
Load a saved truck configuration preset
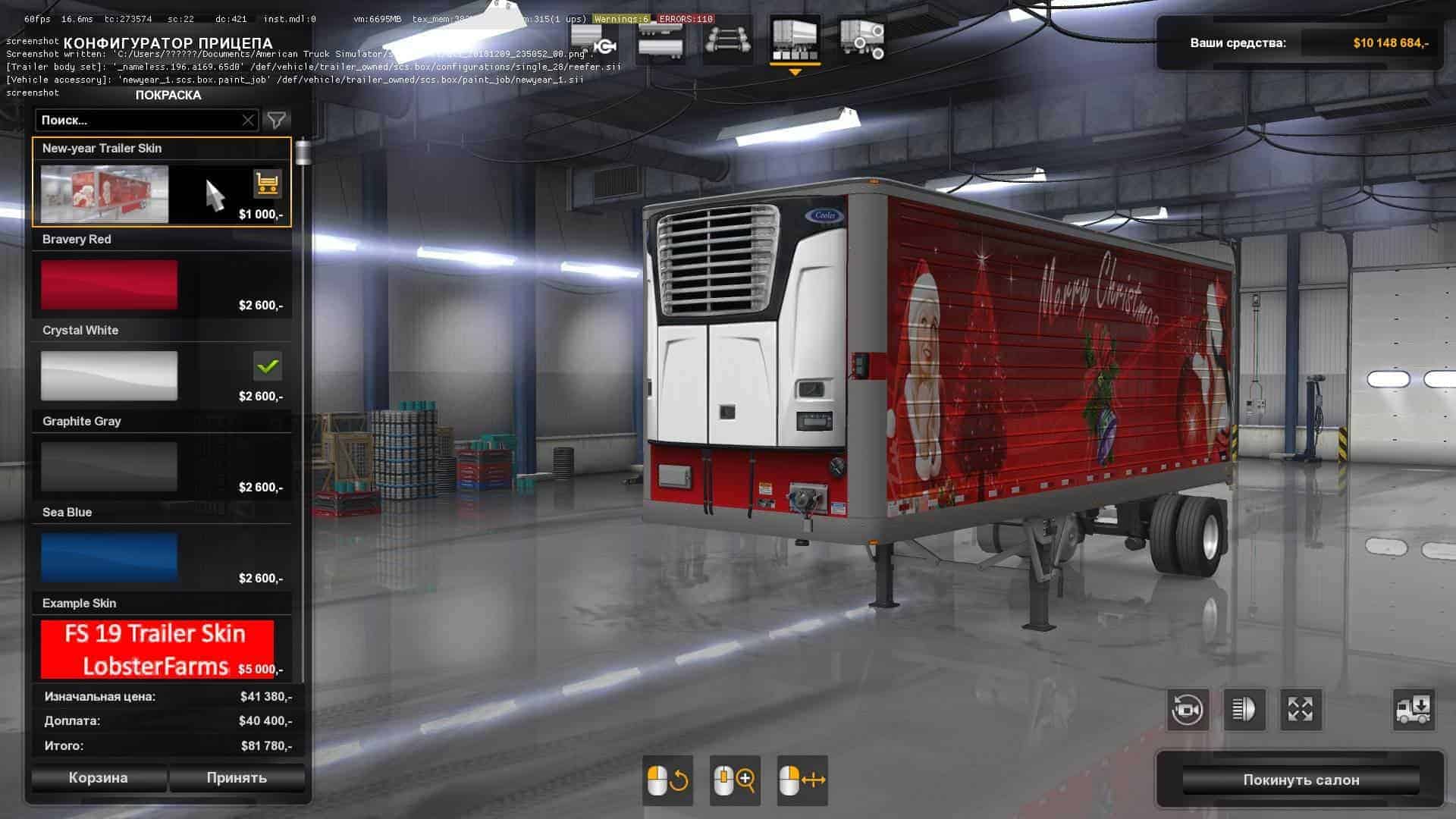(1413, 710)
